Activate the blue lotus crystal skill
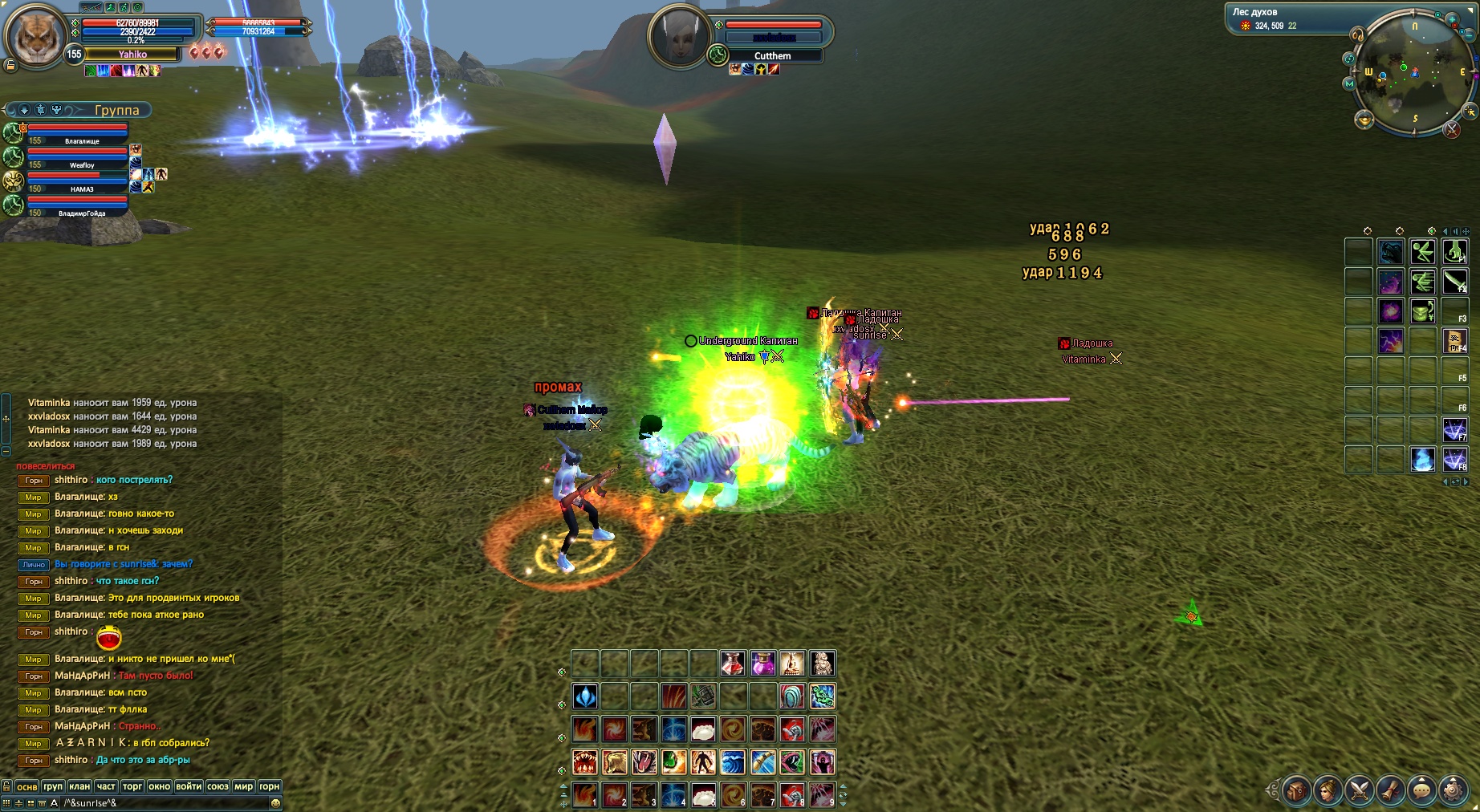 [584, 696]
